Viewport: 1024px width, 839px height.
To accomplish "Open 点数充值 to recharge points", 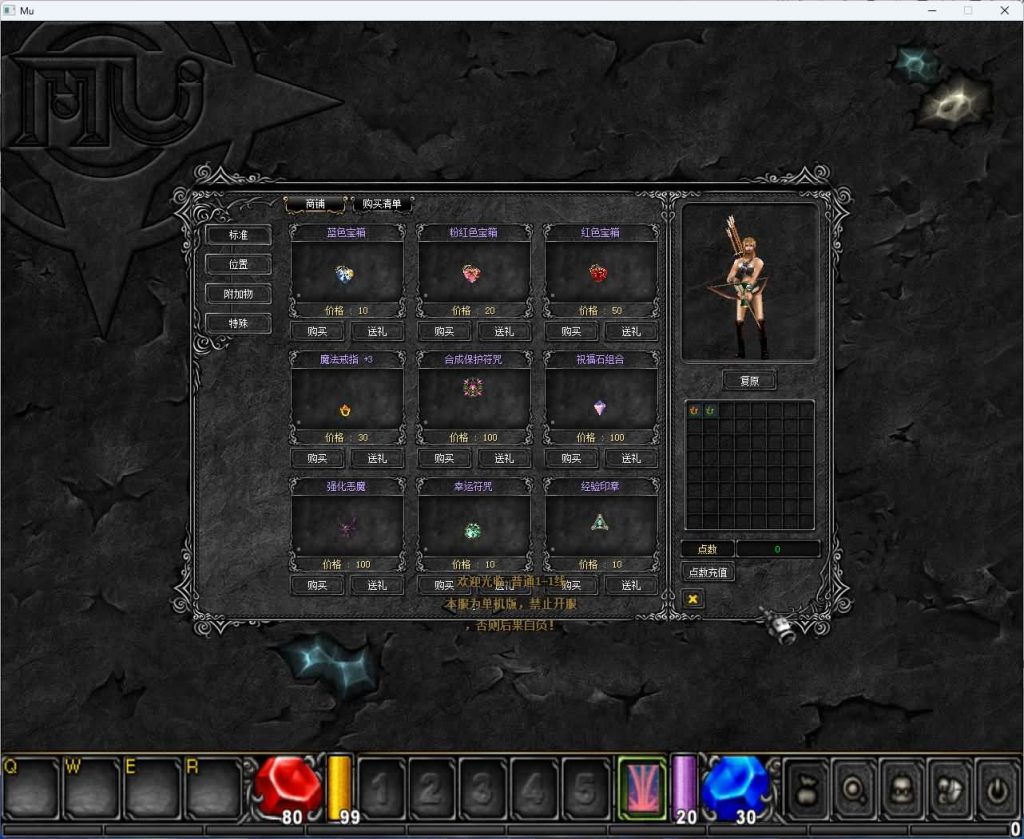I will click(x=708, y=572).
